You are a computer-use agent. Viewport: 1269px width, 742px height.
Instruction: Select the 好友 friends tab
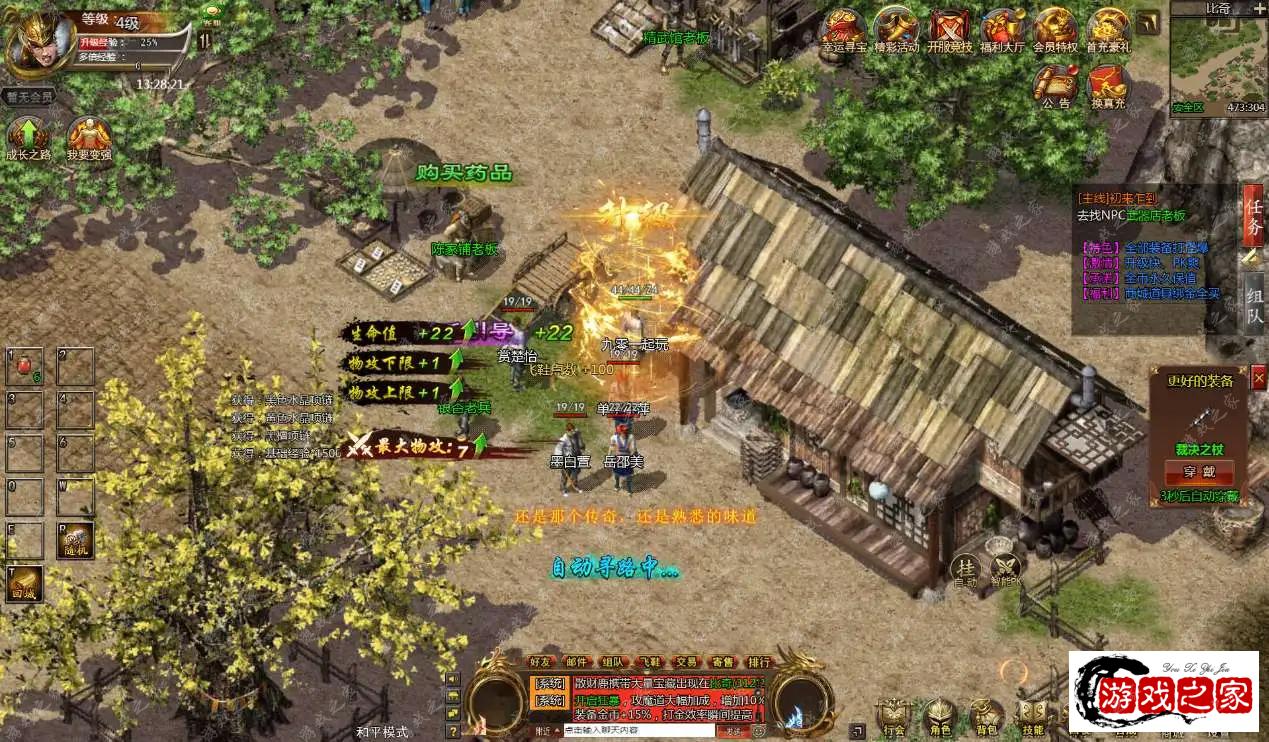coord(541,662)
